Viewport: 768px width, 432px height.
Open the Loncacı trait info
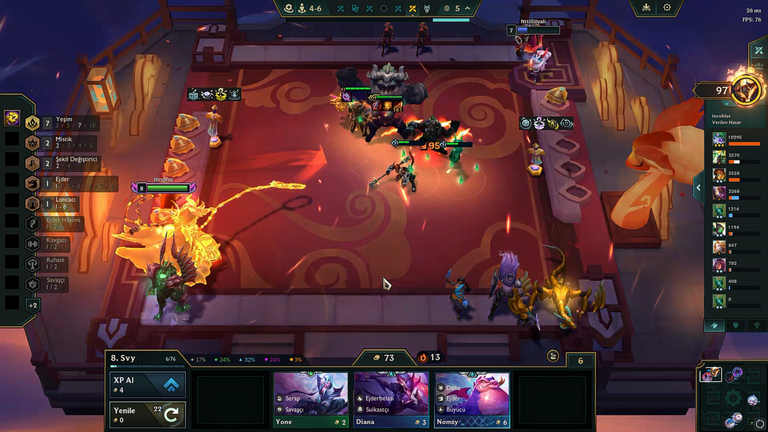[x=60, y=204]
